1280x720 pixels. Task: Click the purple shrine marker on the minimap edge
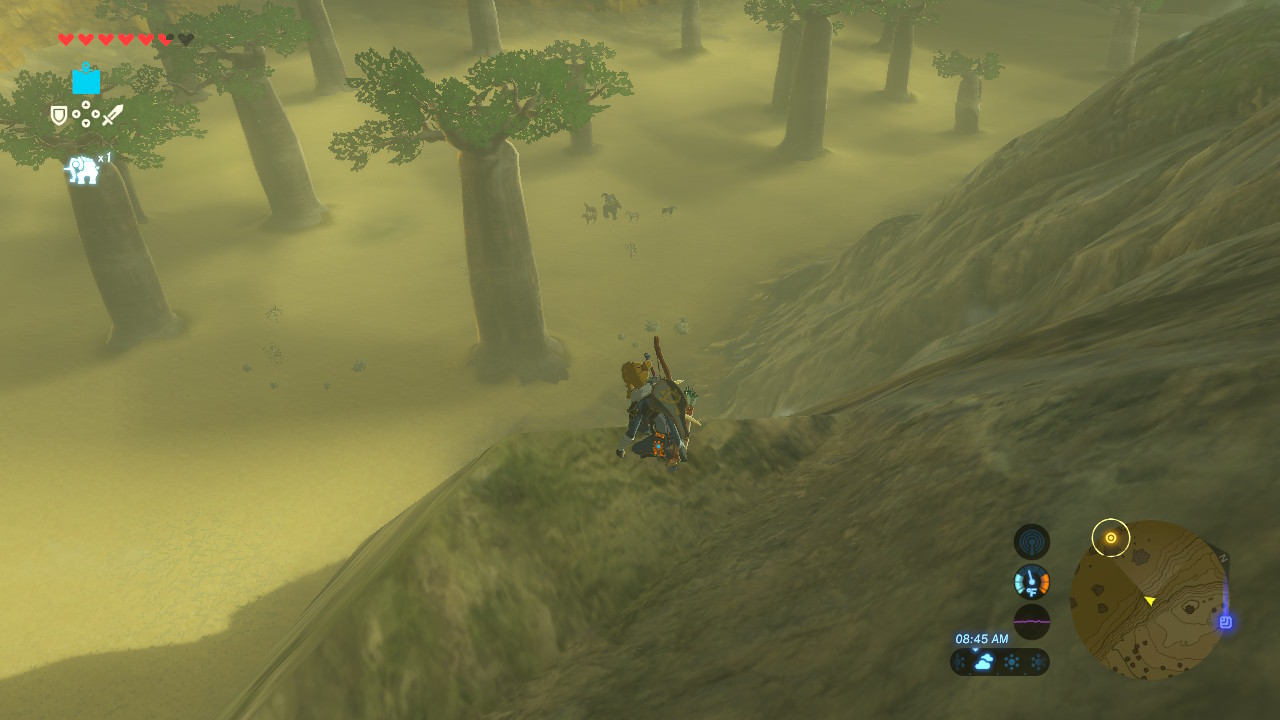(1226, 622)
